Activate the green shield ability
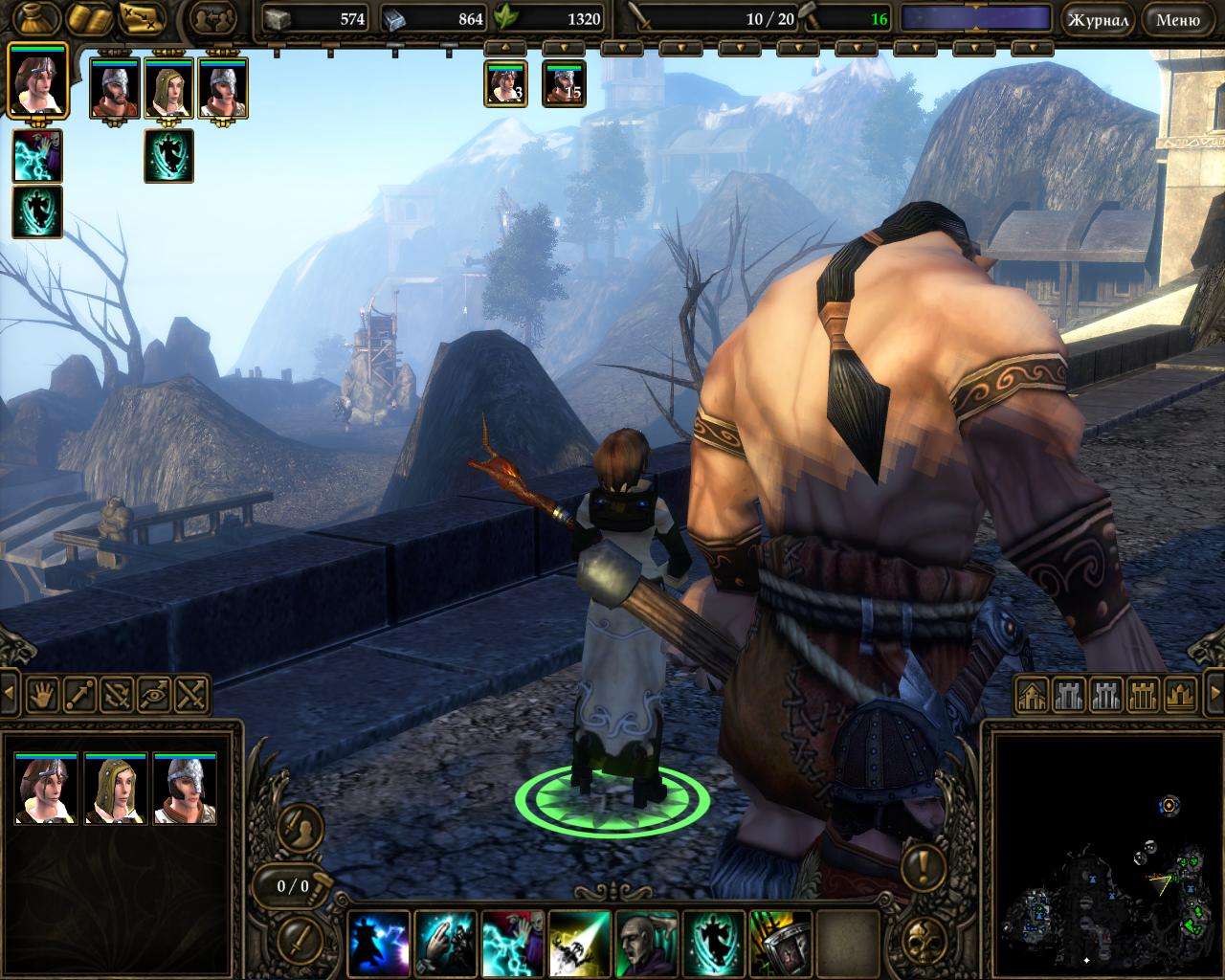Viewport: 1225px width, 980px height. pos(779,941)
